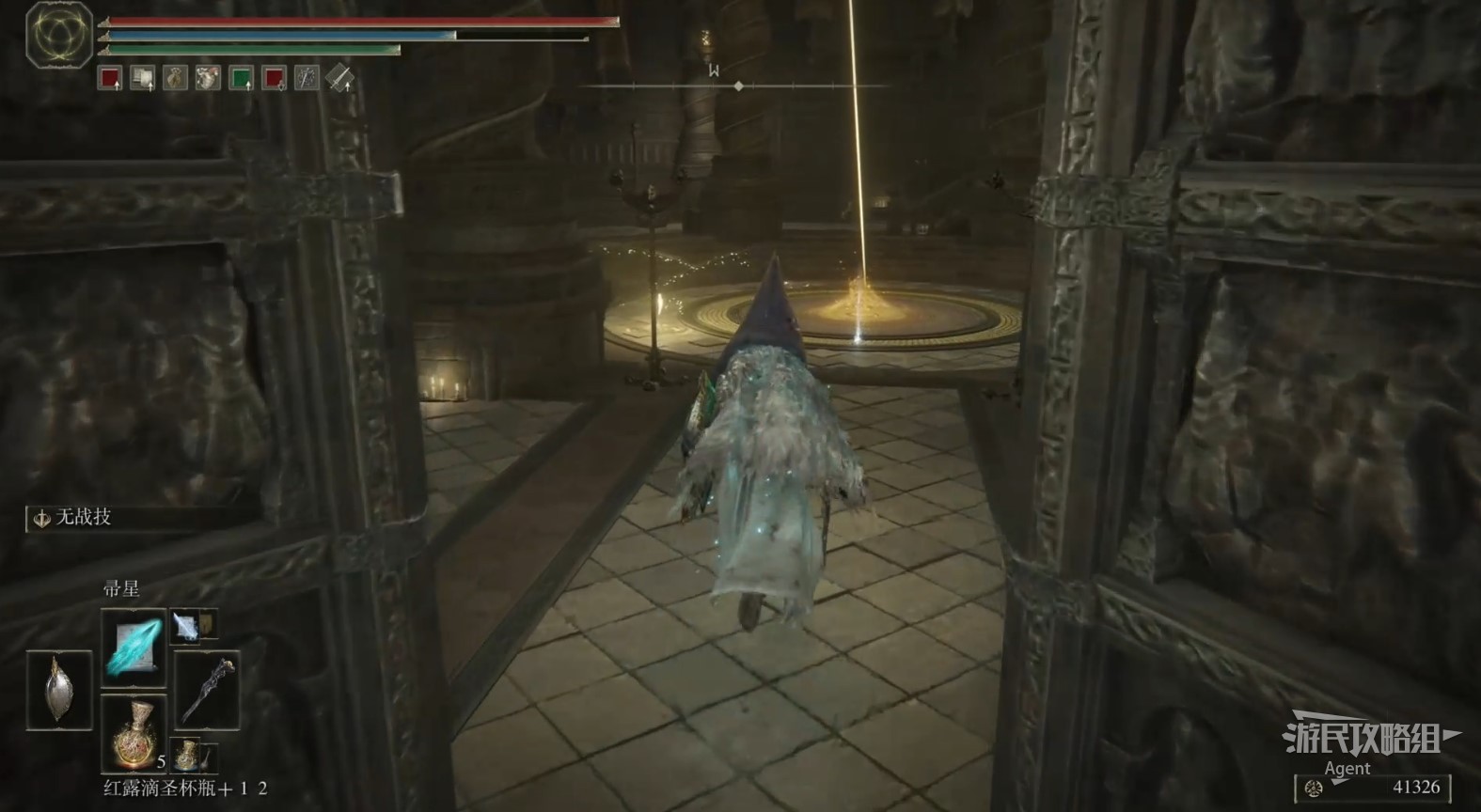Viewport: 1481px width, 812px height.
Task: Click the right-hand staff weapon slot
Action: (x=206, y=690)
